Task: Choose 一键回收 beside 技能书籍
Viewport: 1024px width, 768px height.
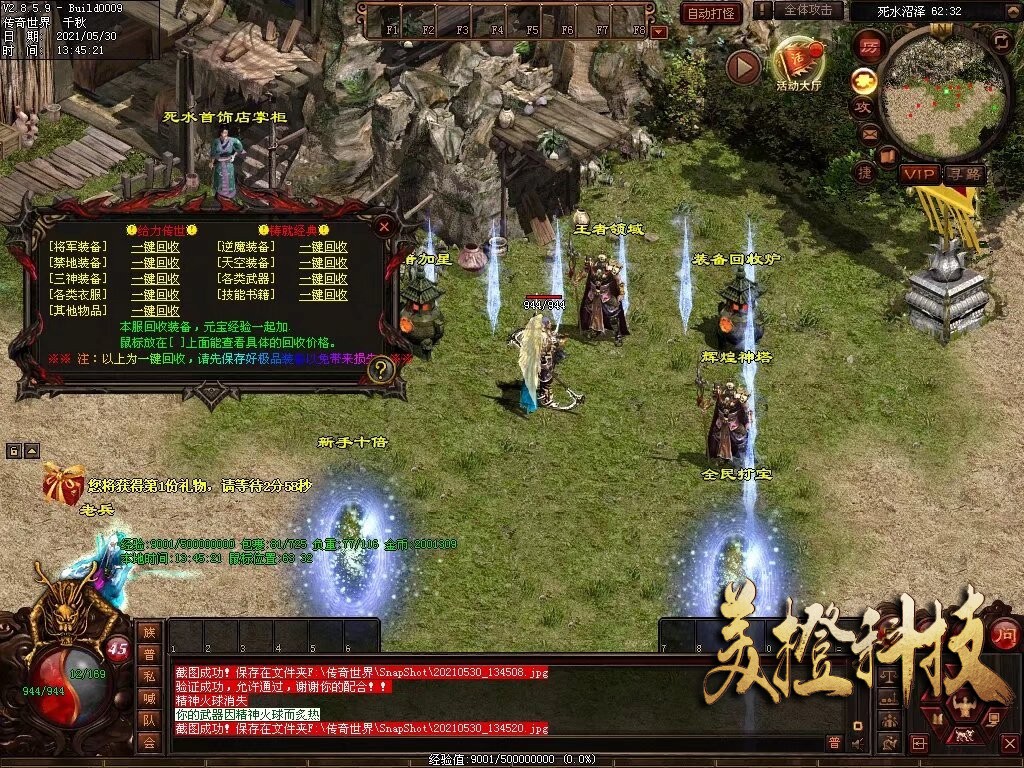Action: (x=323, y=295)
